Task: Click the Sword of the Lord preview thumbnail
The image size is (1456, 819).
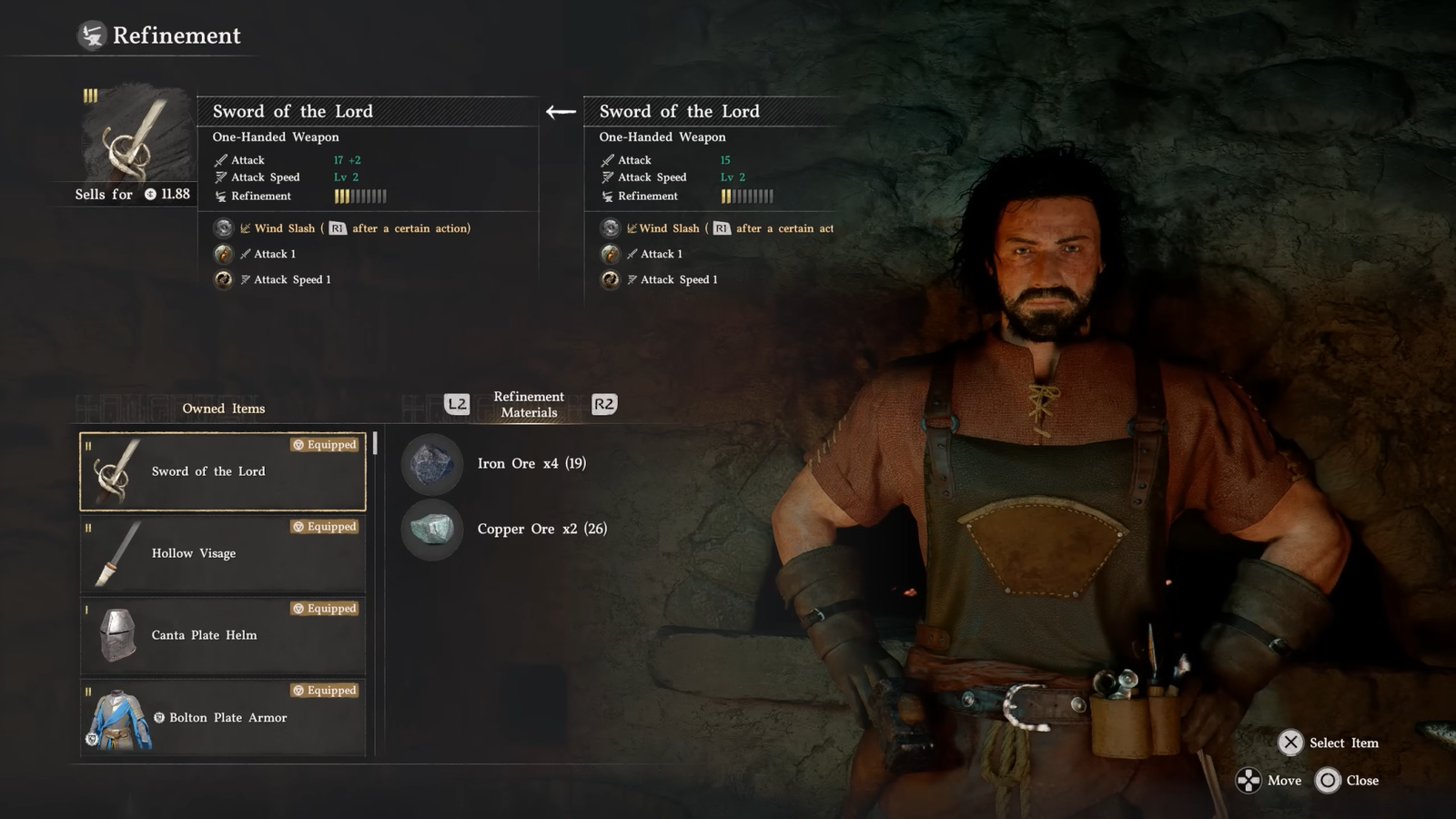Action: point(136,136)
